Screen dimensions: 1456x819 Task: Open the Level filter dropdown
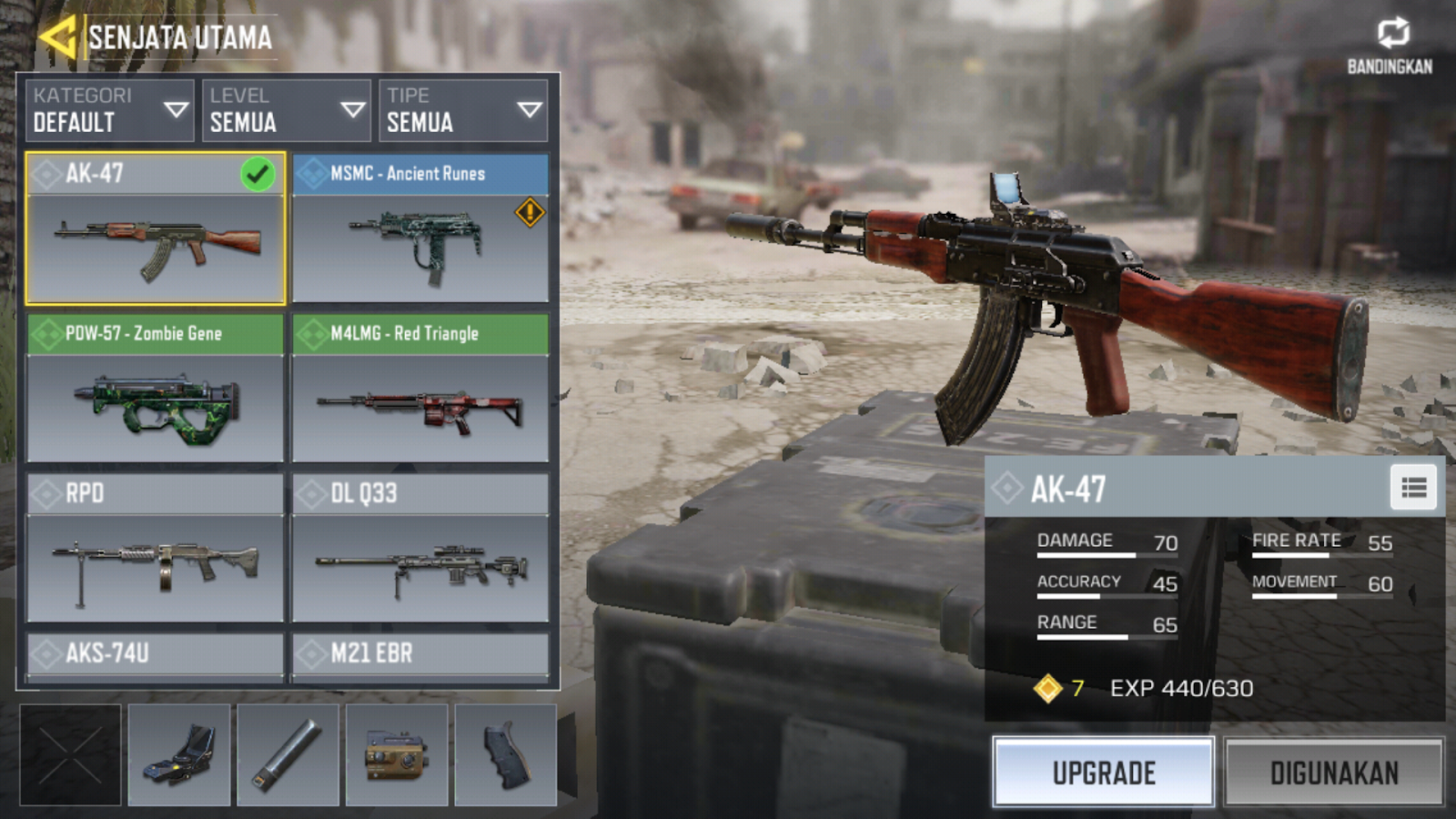[286, 110]
